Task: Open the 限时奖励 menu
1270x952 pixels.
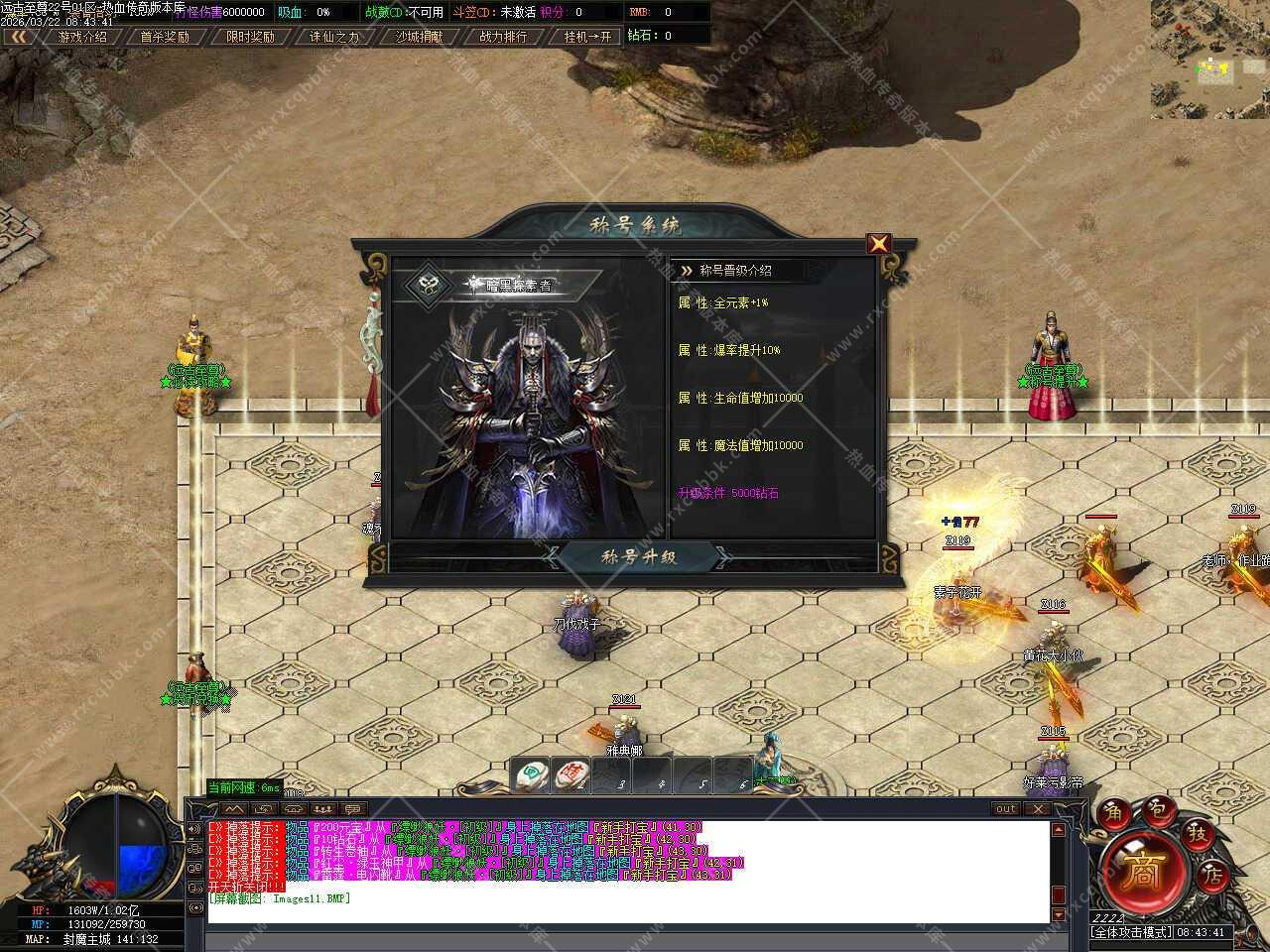Action: tap(249, 37)
